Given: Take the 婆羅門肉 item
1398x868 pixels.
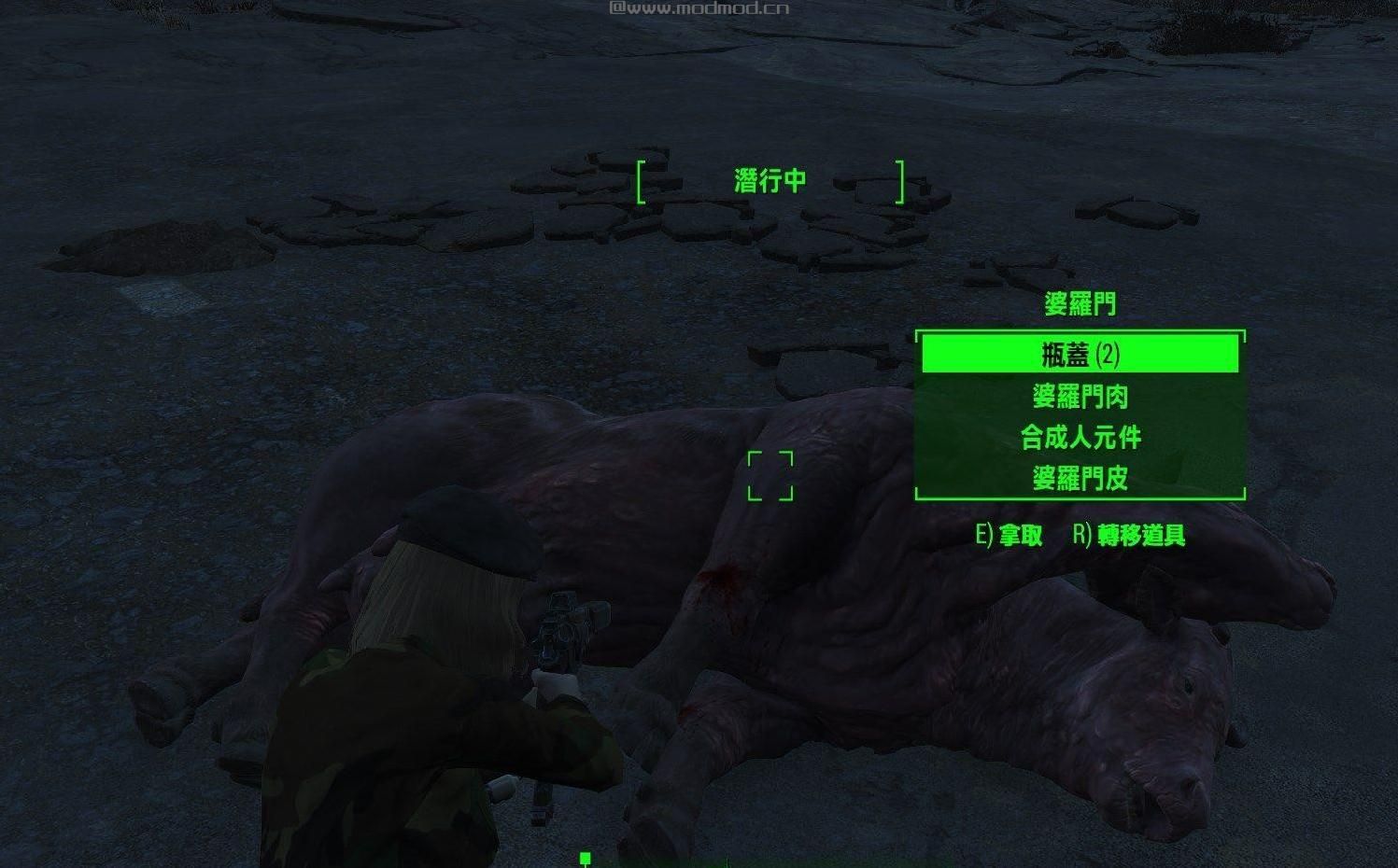Looking at the screenshot, I should (x=1080, y=397).
